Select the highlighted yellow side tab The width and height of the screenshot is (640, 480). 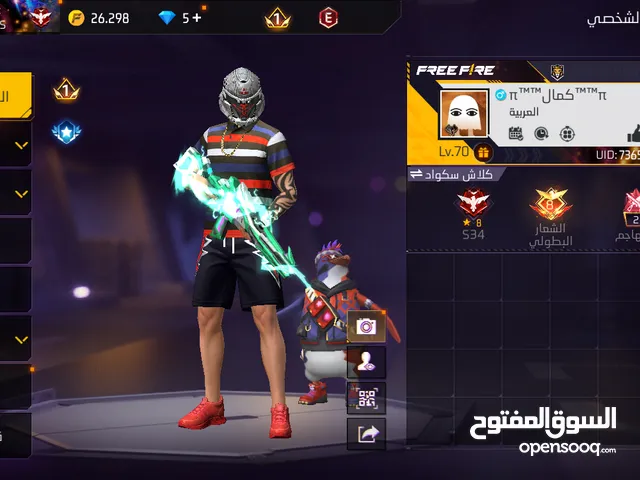[16, 96]
